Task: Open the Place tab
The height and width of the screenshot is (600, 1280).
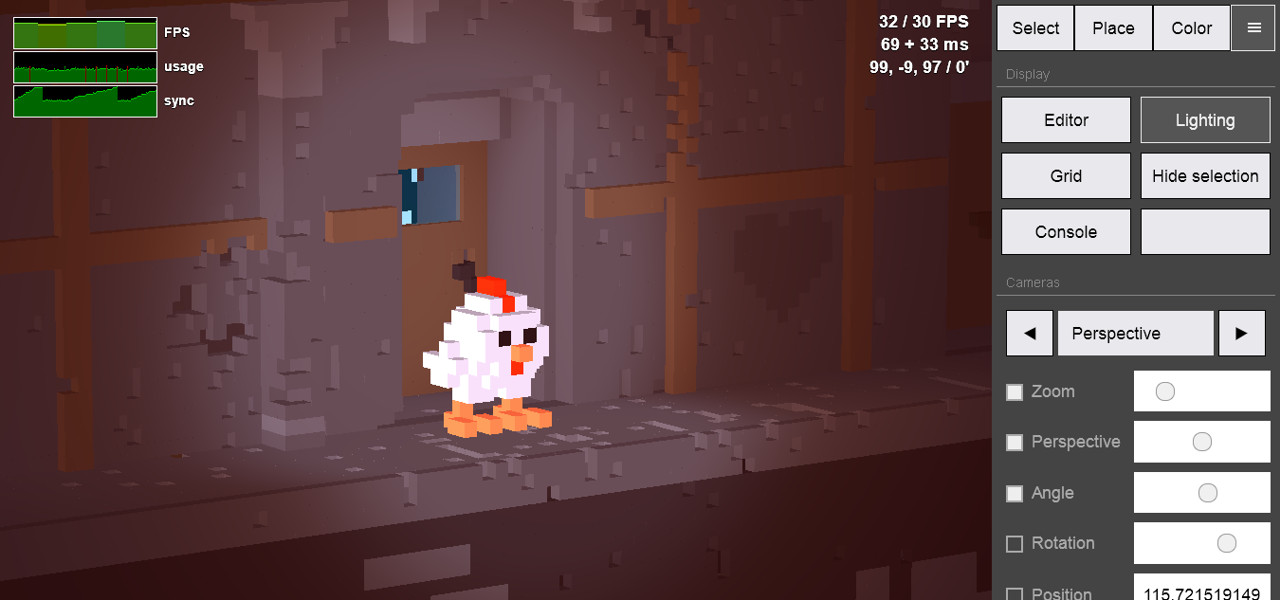Action: tap(1113, 28)
